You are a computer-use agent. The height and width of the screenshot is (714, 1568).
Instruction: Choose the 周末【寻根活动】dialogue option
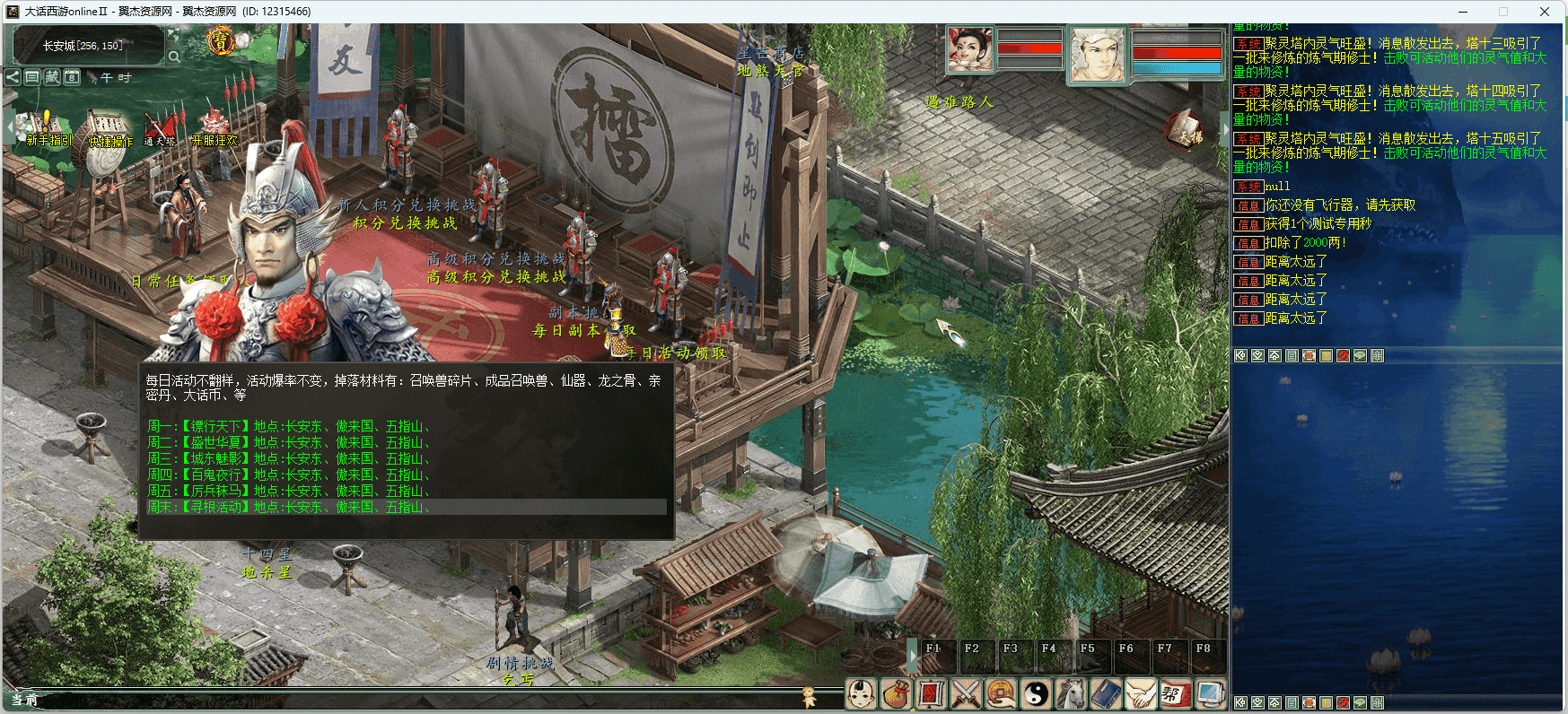point(289,507)
